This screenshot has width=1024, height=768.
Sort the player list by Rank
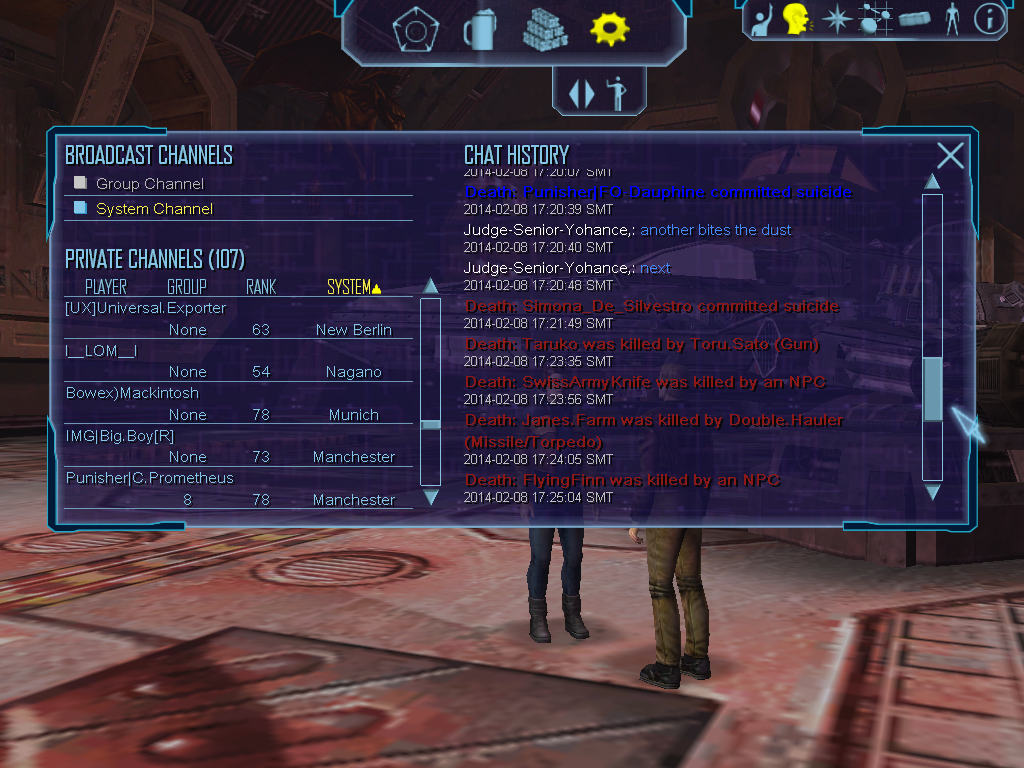click(261, 288)
